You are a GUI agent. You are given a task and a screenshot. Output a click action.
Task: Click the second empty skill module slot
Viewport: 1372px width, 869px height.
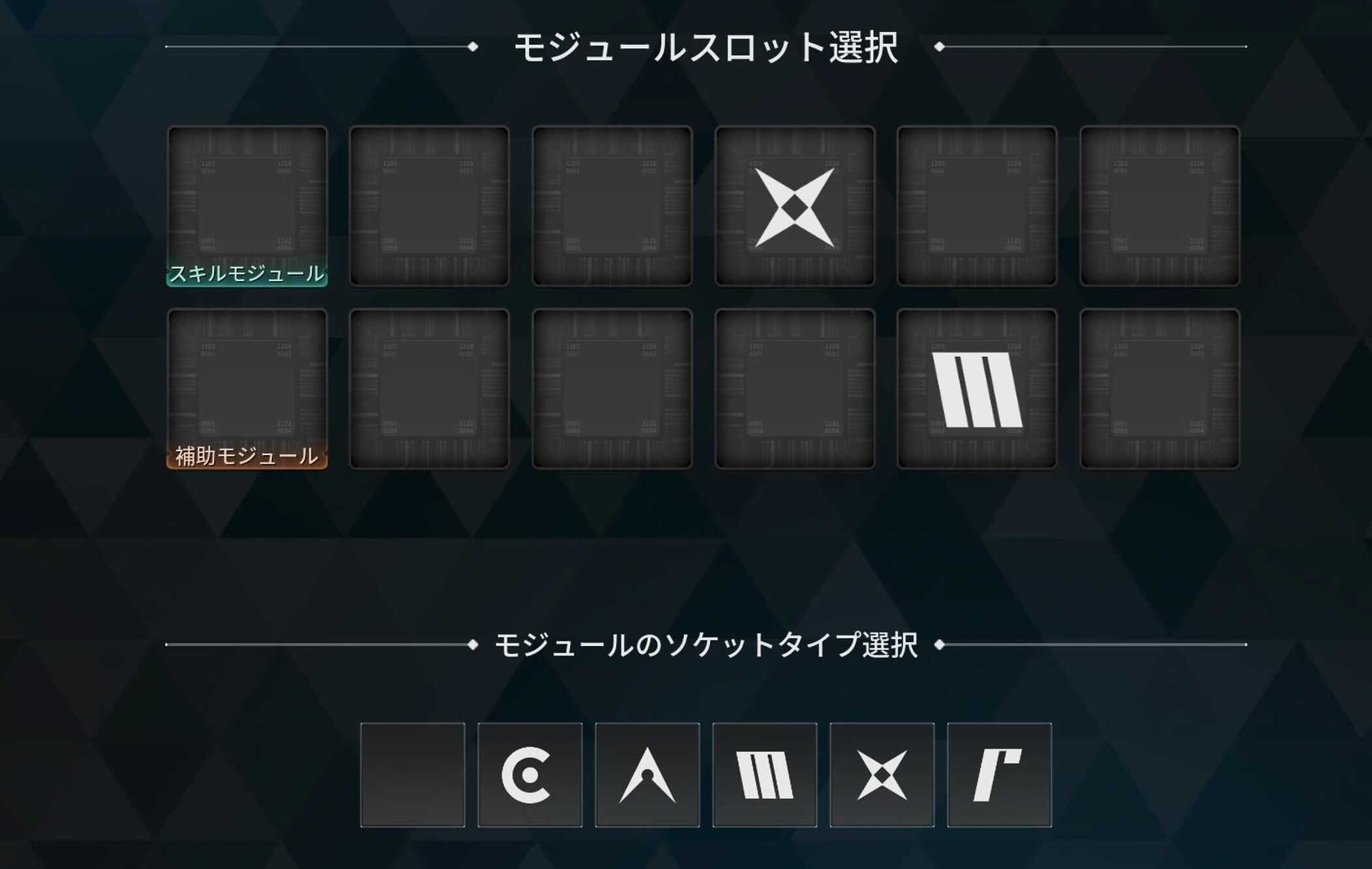pos(430,207)
